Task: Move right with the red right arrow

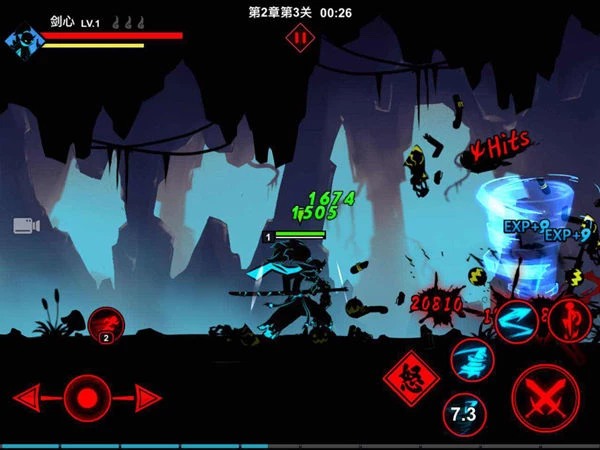Action: (146, 397)
